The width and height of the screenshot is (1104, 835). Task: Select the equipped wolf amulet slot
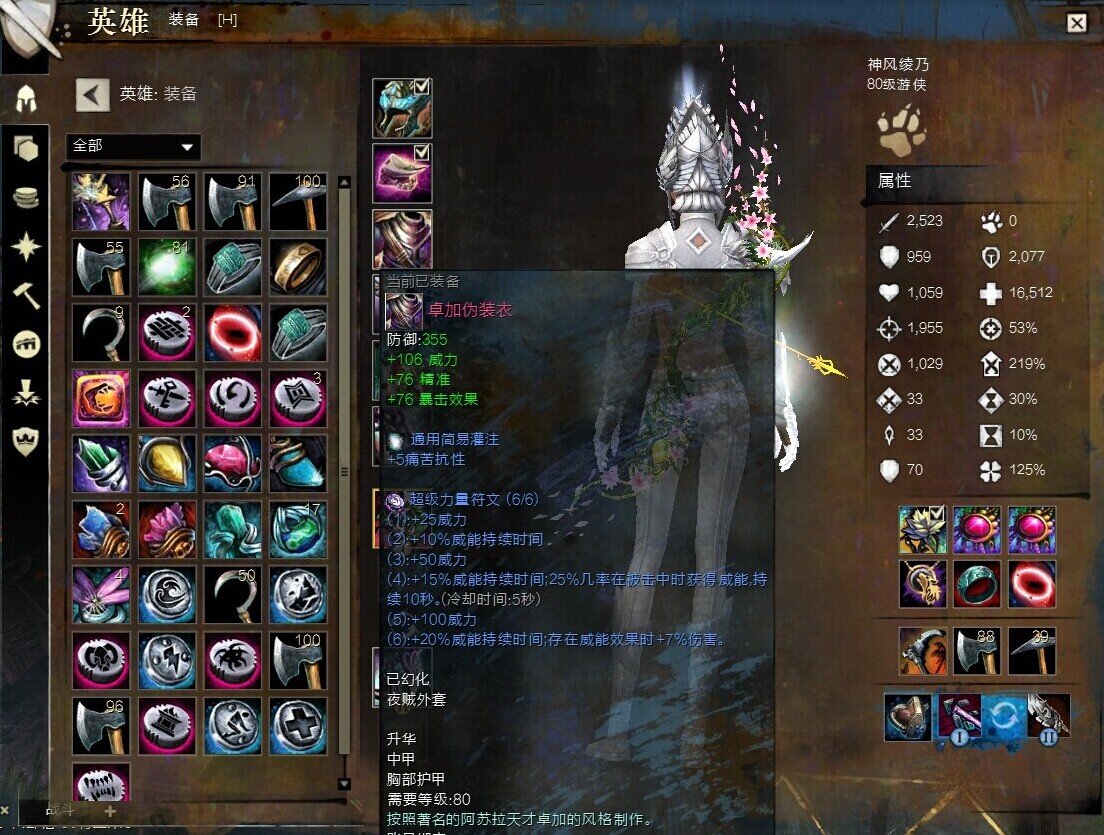(x=923, y=582)
